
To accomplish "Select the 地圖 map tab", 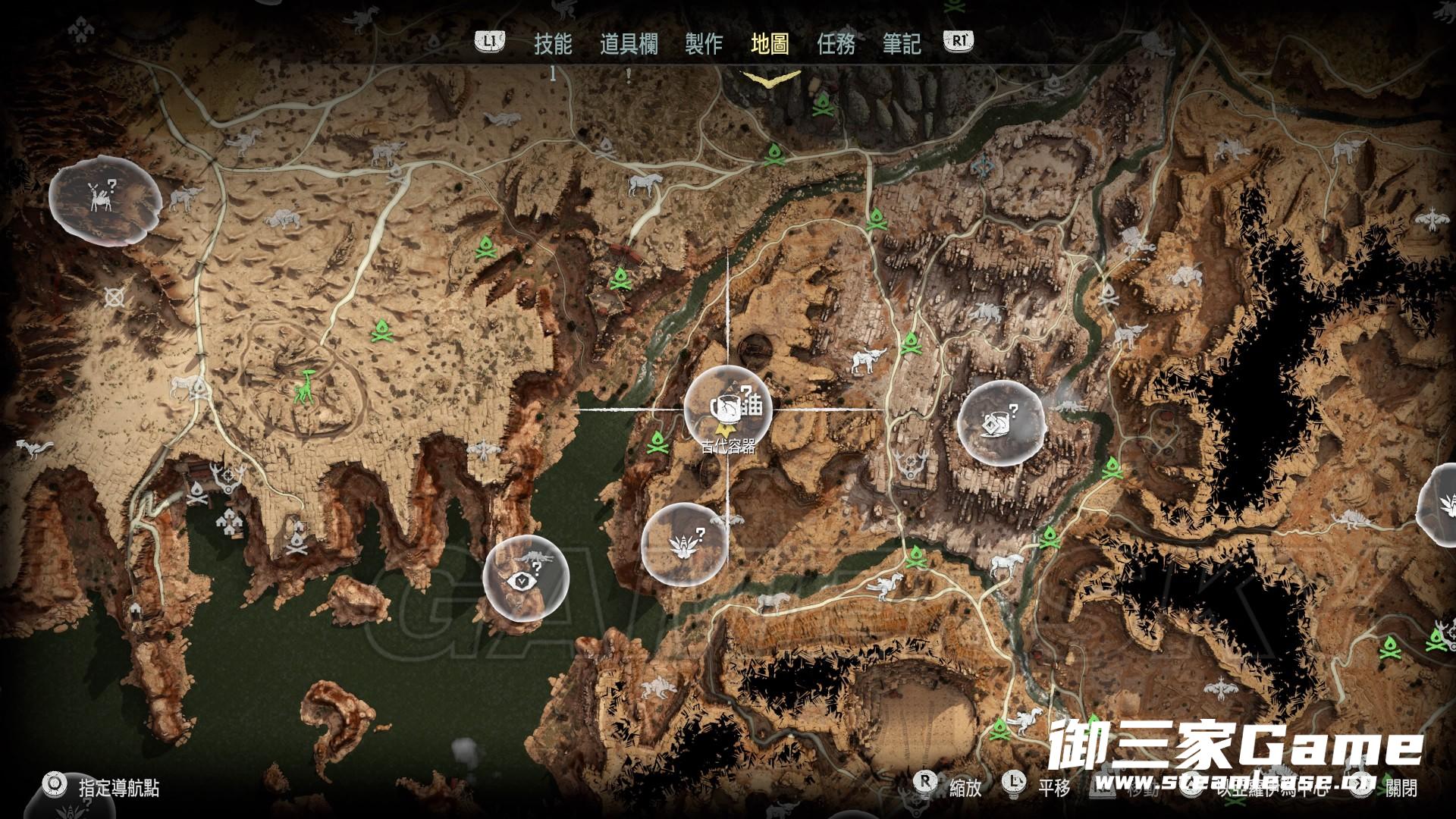I will 770,44.
